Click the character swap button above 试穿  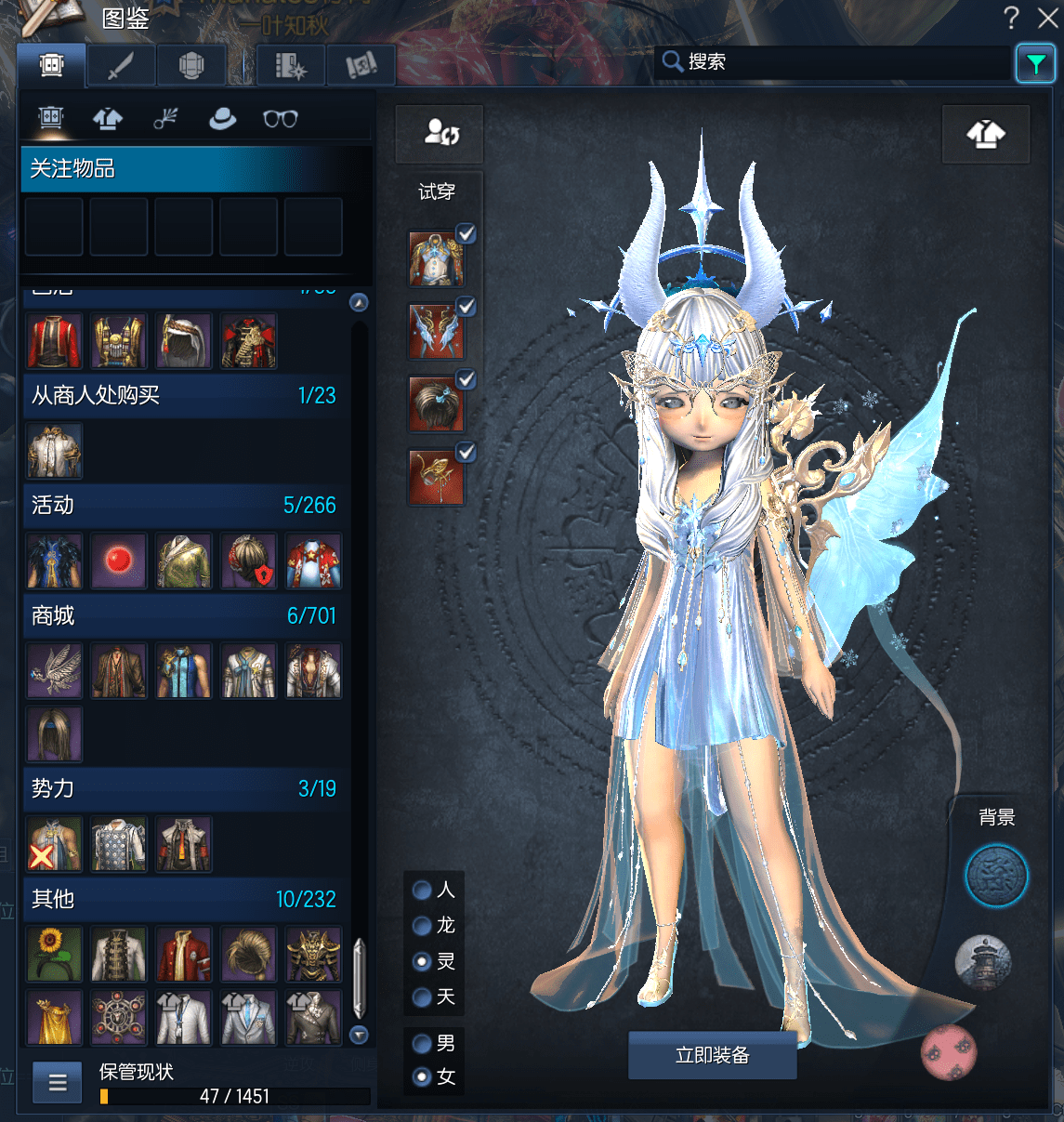(440, 134)
